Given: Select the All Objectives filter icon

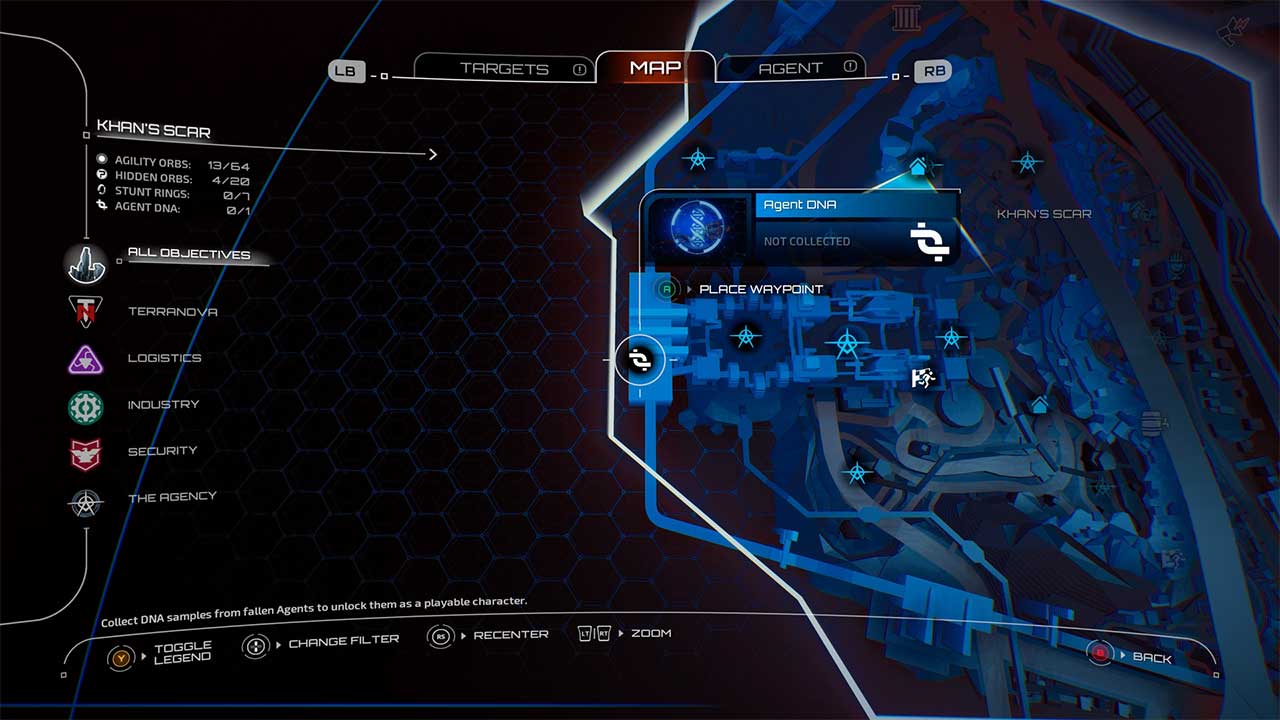Looking at the screenshot, I should pyautogui.click(x=86, y=263).
